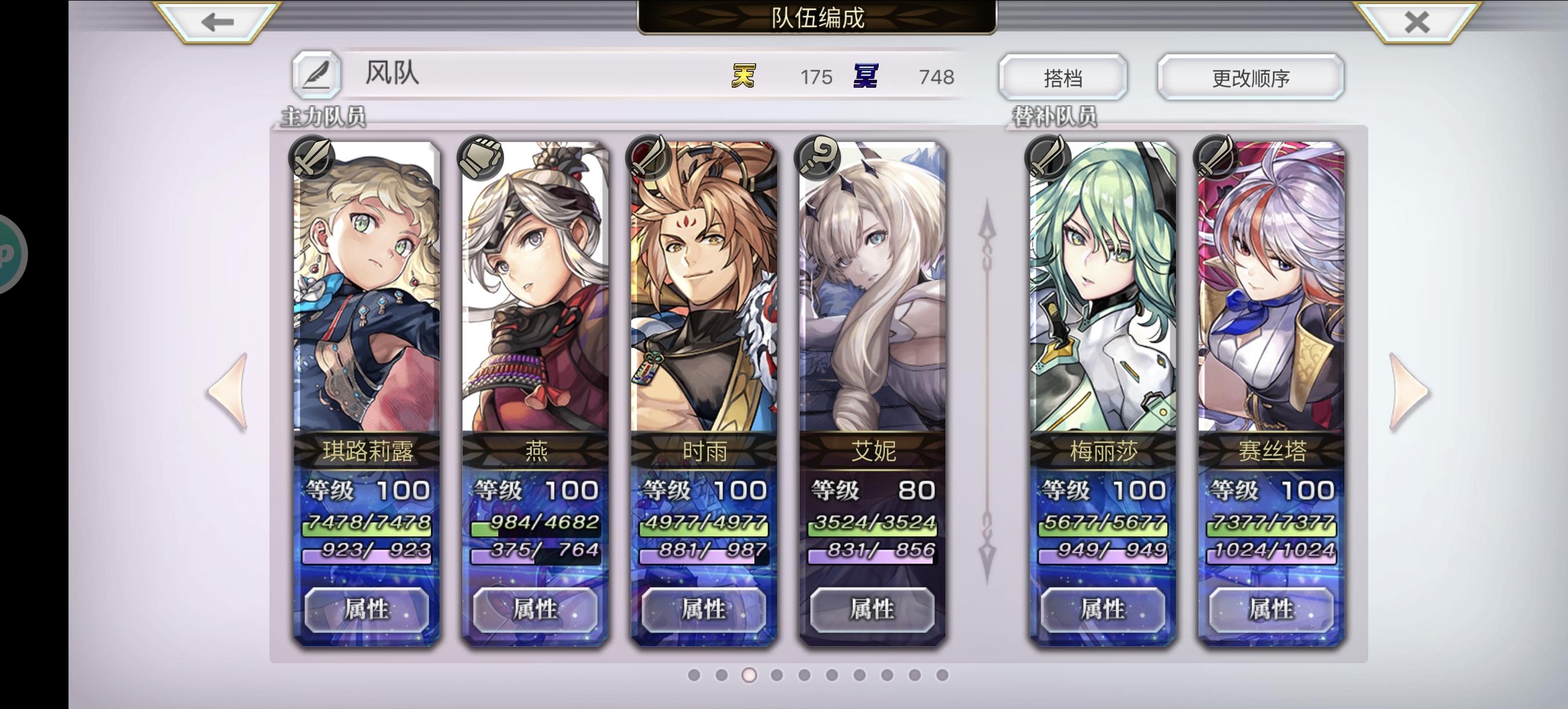Screen dimensions: 1568x709
Task: Open 更改顺序 to reorder members
Action: [1249, 76]
